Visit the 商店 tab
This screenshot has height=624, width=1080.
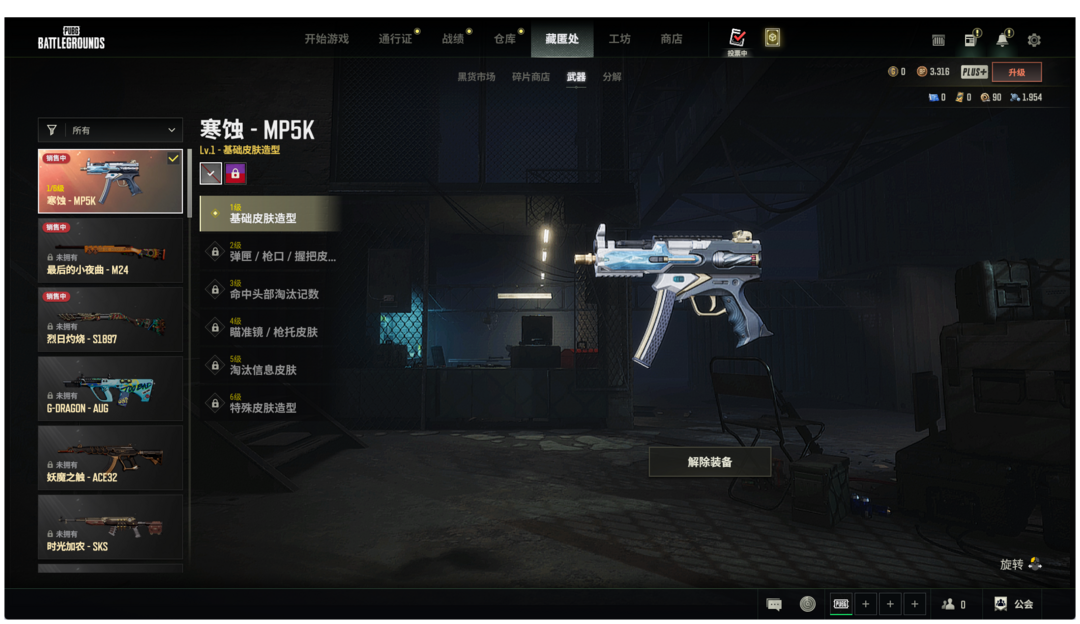(x=671, y=39)
